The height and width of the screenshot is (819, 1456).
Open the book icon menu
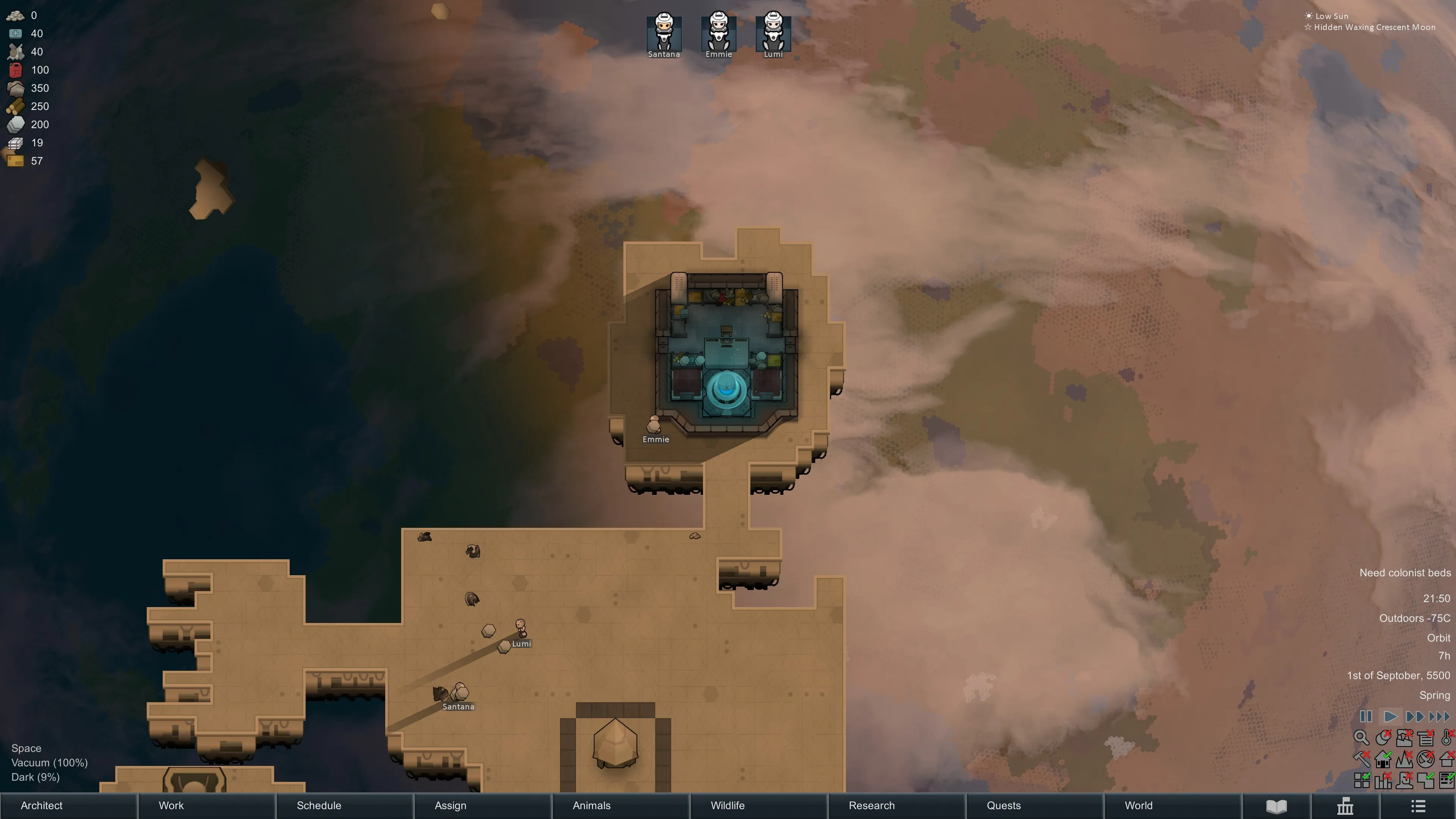[x=1276, y=806]
